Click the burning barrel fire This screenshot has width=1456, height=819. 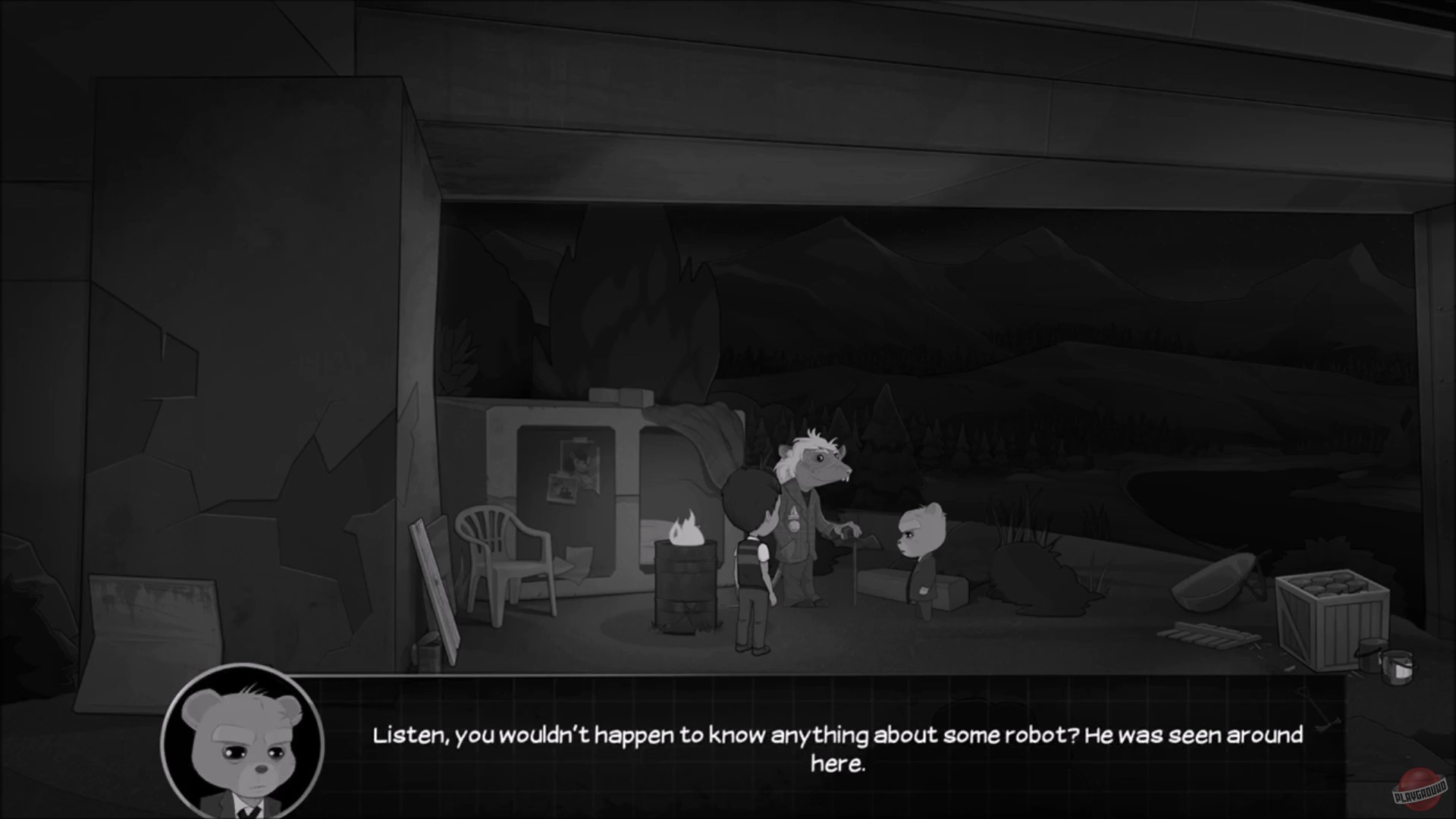click(x=685, y=531)
